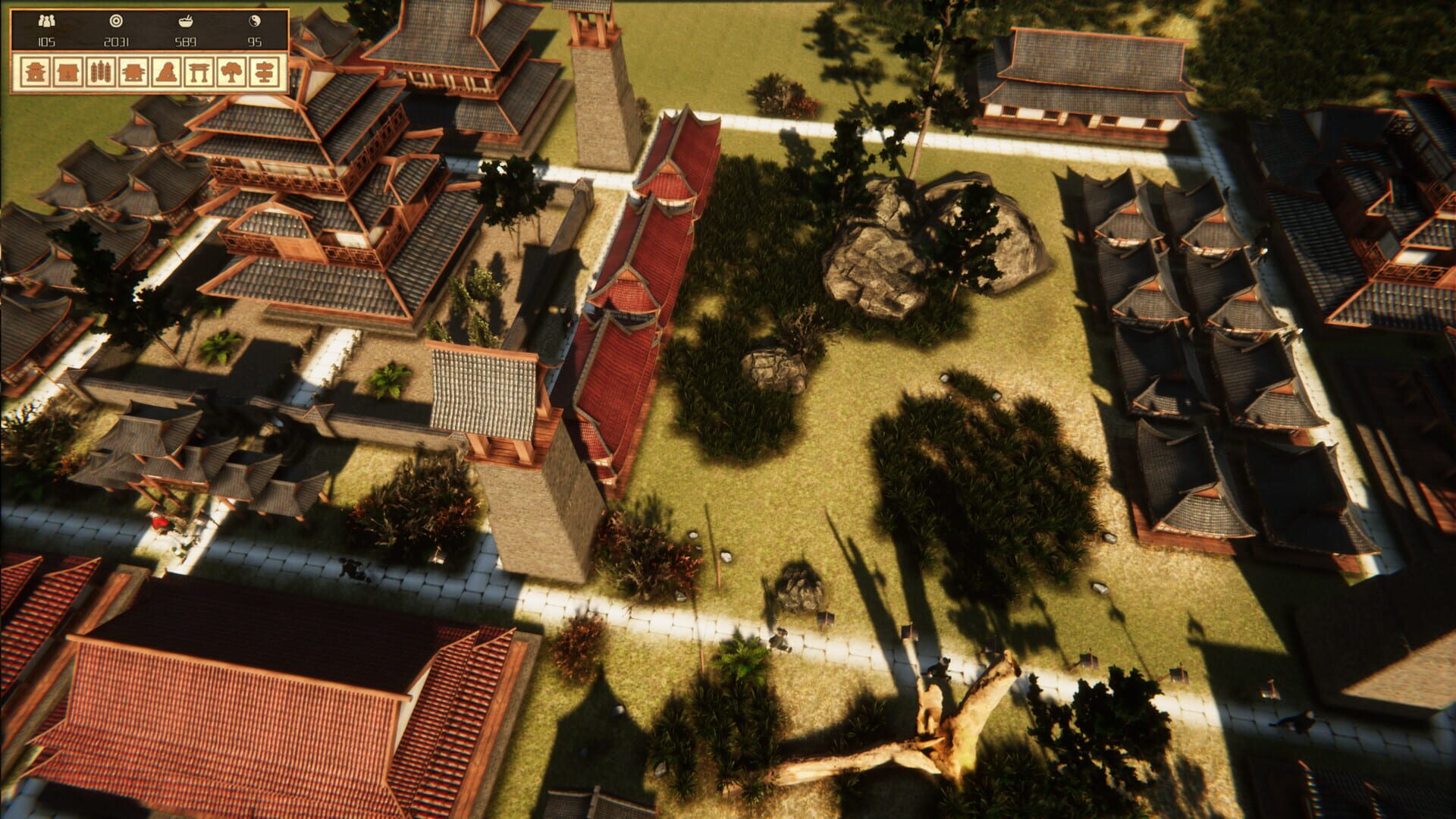The height and width of the screenshot is (819, 1456).
Task: Click the rice bowl food indicator
Action: point(187,20)
